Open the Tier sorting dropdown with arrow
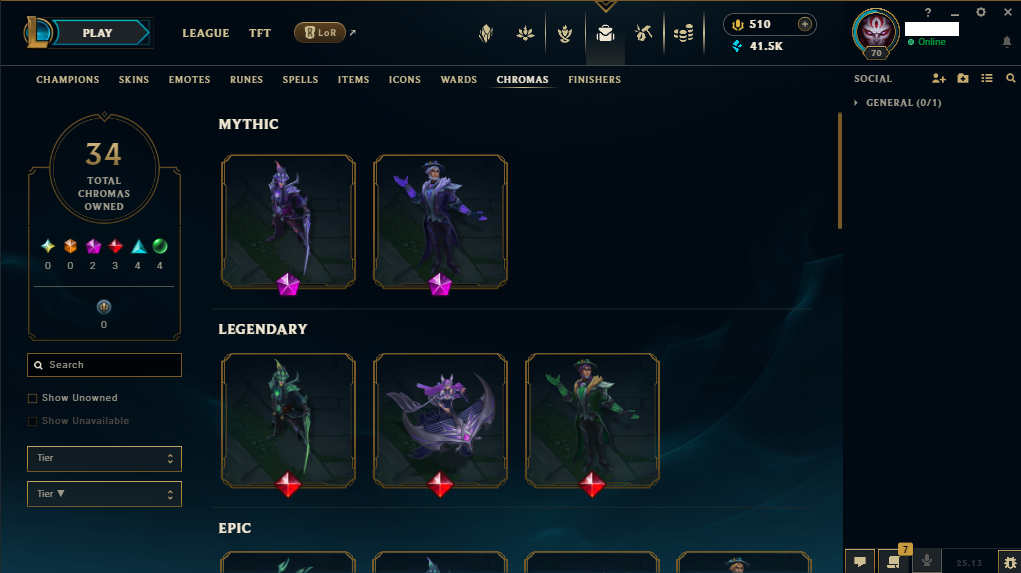The image size is (1021, 573). 104,494
